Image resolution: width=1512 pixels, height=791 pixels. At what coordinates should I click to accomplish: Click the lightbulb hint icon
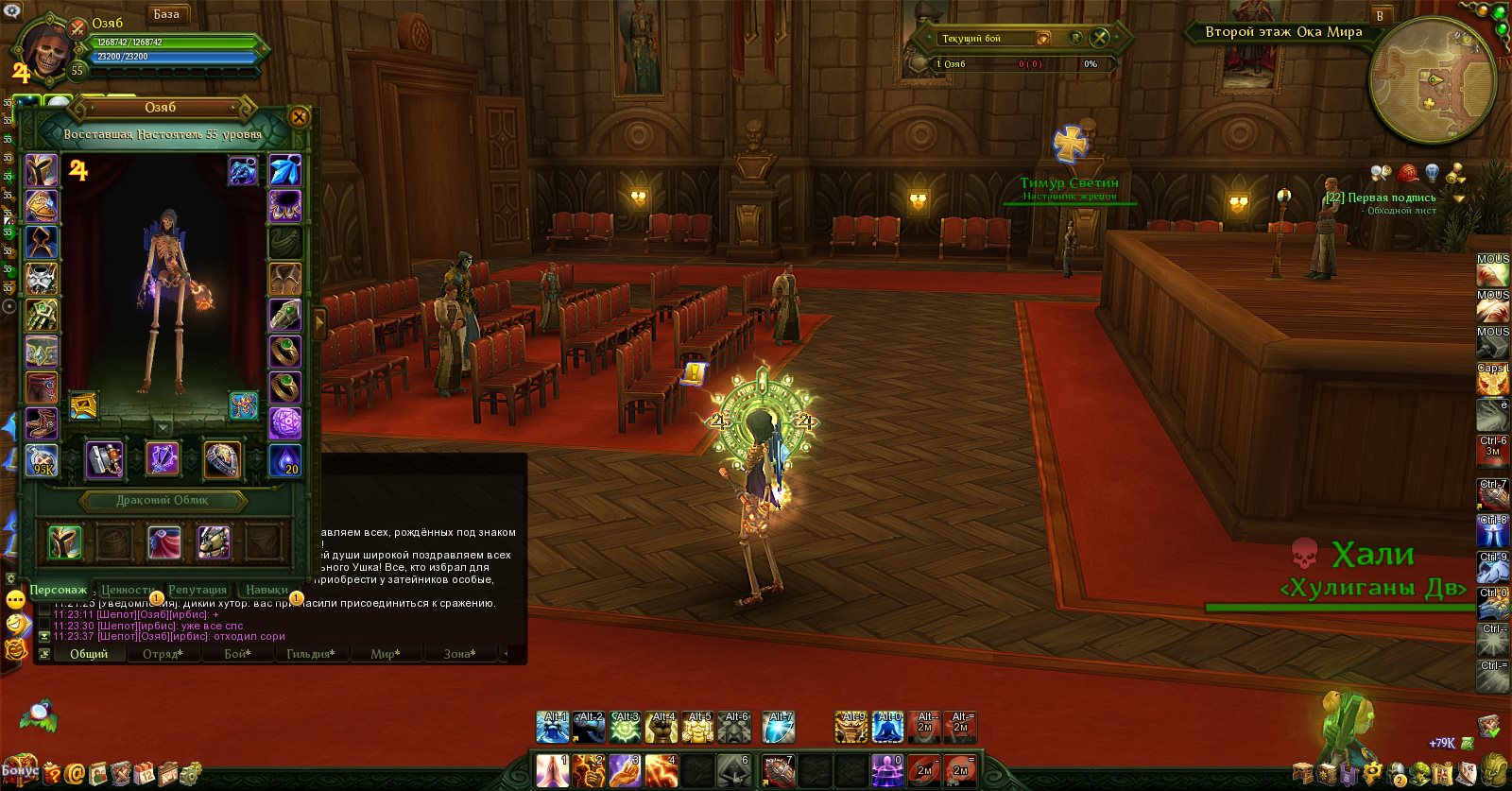pyautogui.click(x=1432, y=173)
